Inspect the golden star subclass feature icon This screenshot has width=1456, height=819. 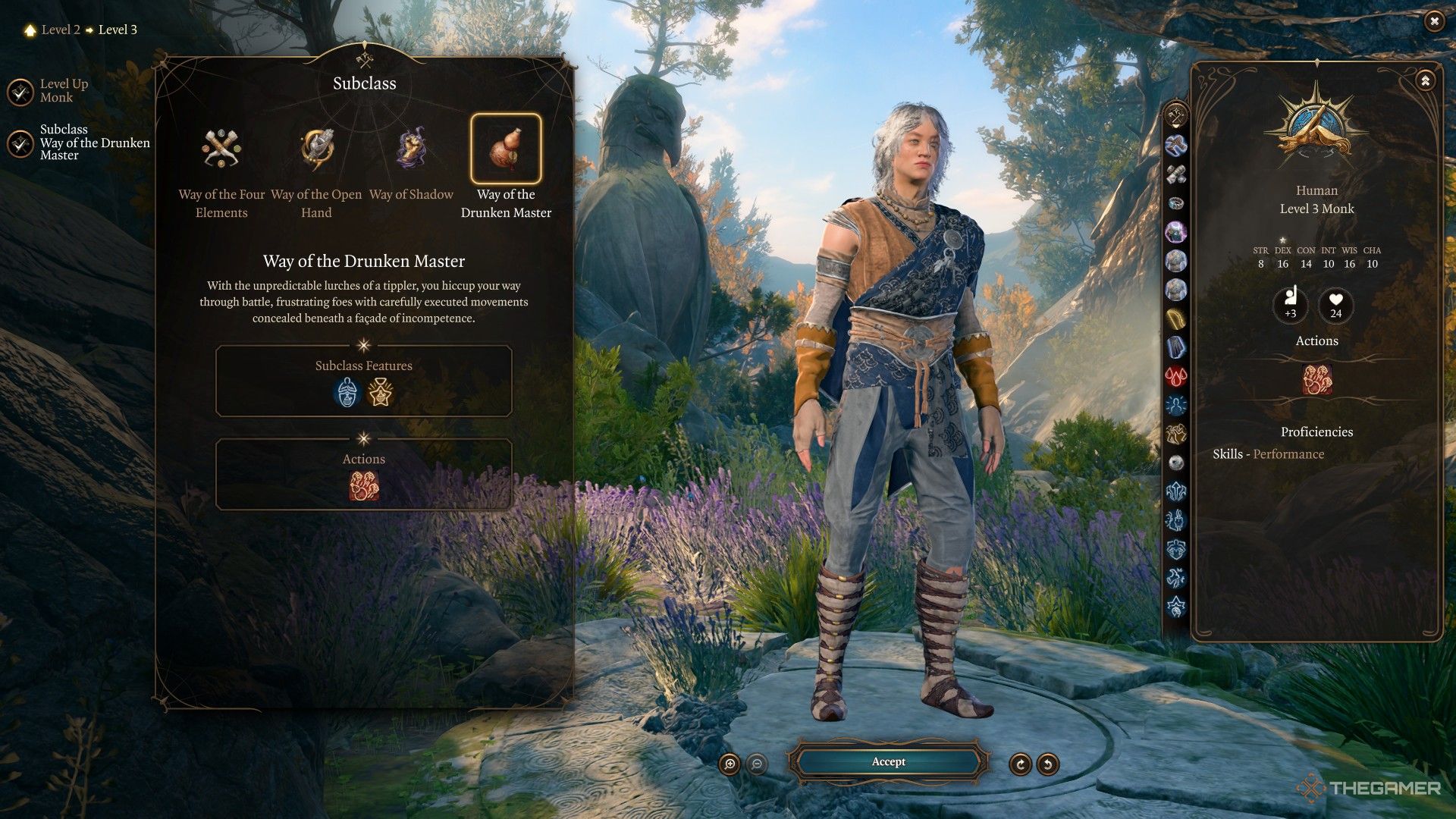pyautogui.click(x=380, y=393)
